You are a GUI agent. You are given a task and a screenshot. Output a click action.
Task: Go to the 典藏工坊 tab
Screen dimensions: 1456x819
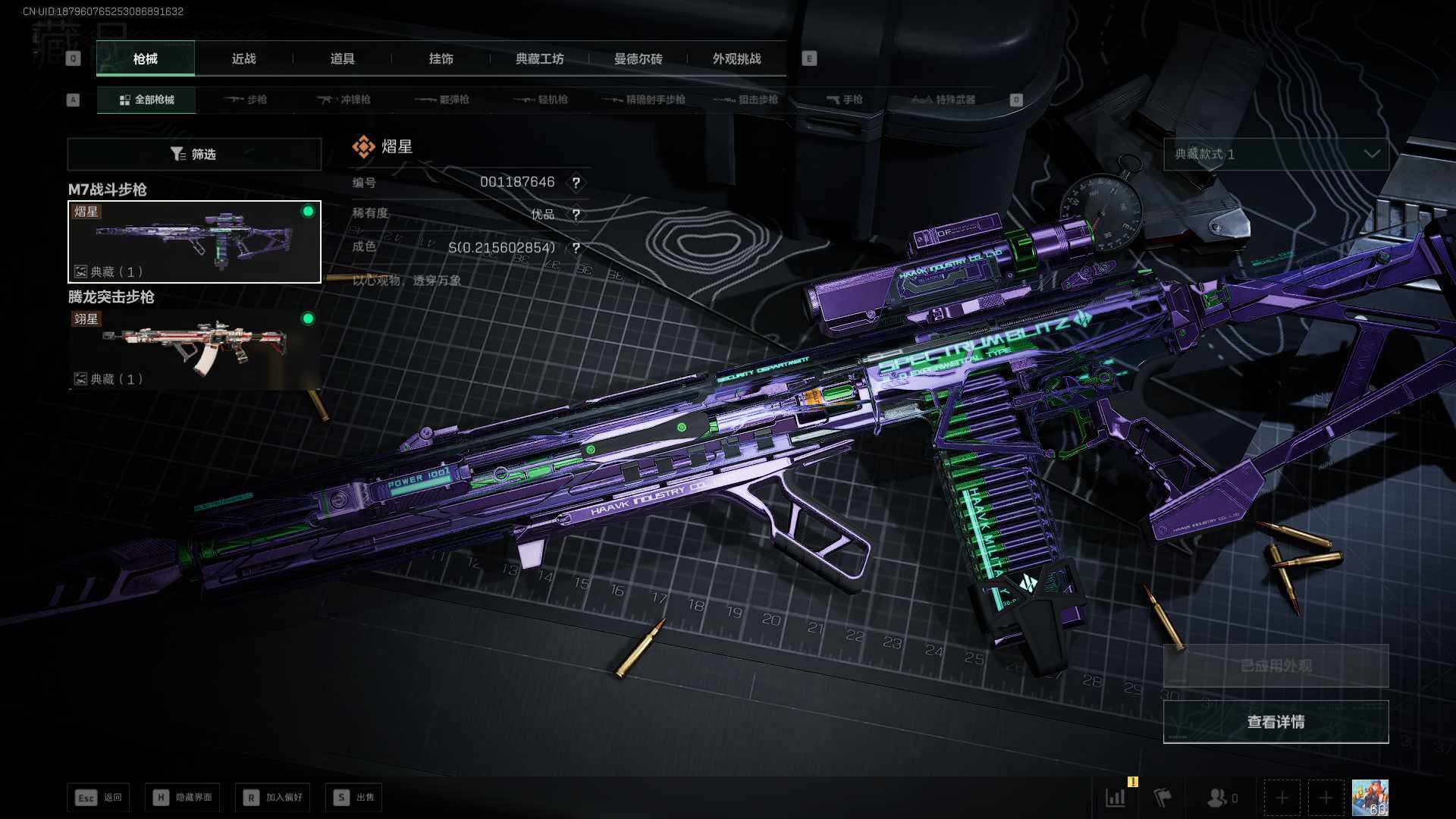pos(539,58)
